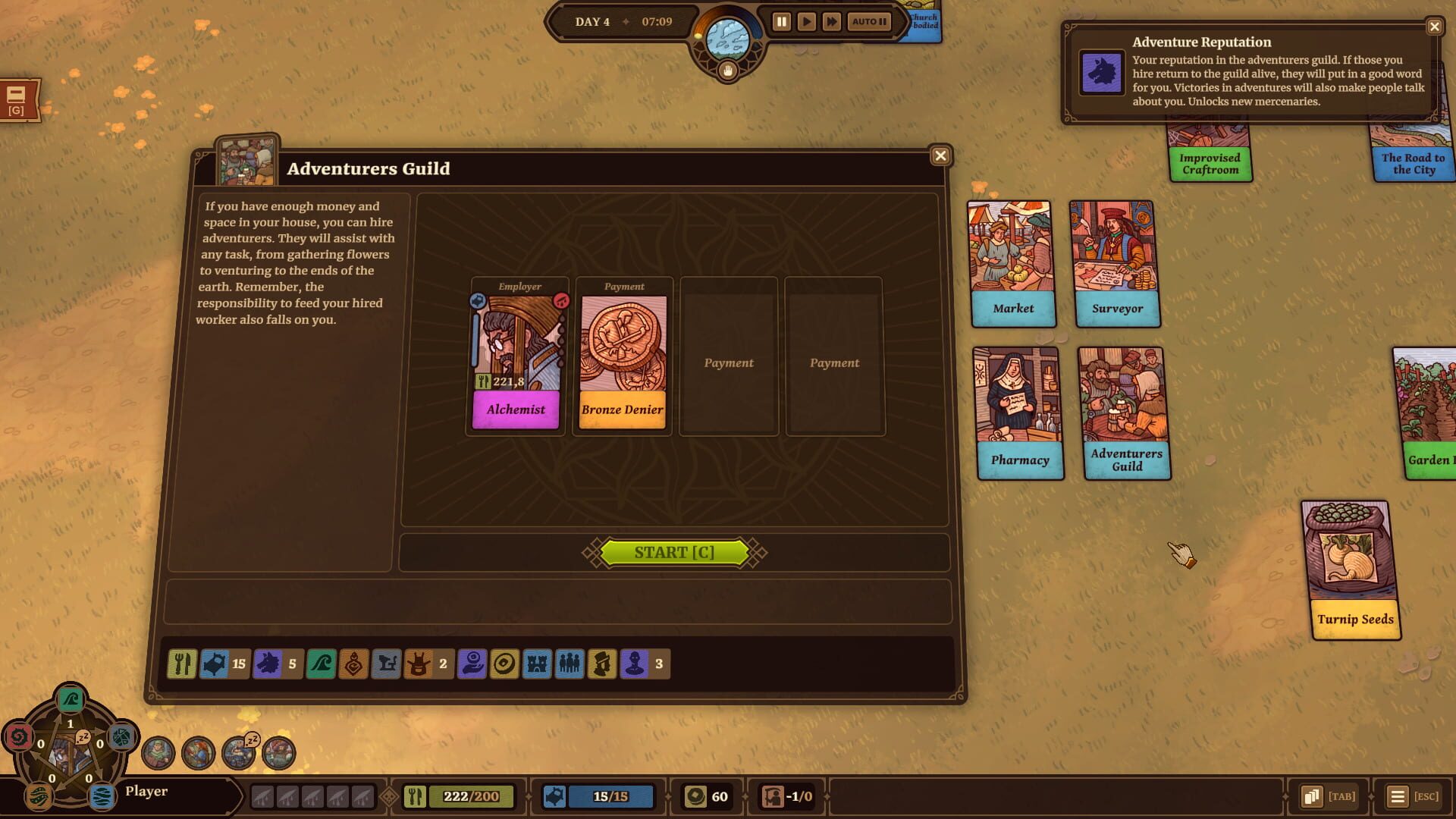This screenshot has width=1456, height=819.
Task: Open the card overview via the TAB icon
Action: 1313,795
